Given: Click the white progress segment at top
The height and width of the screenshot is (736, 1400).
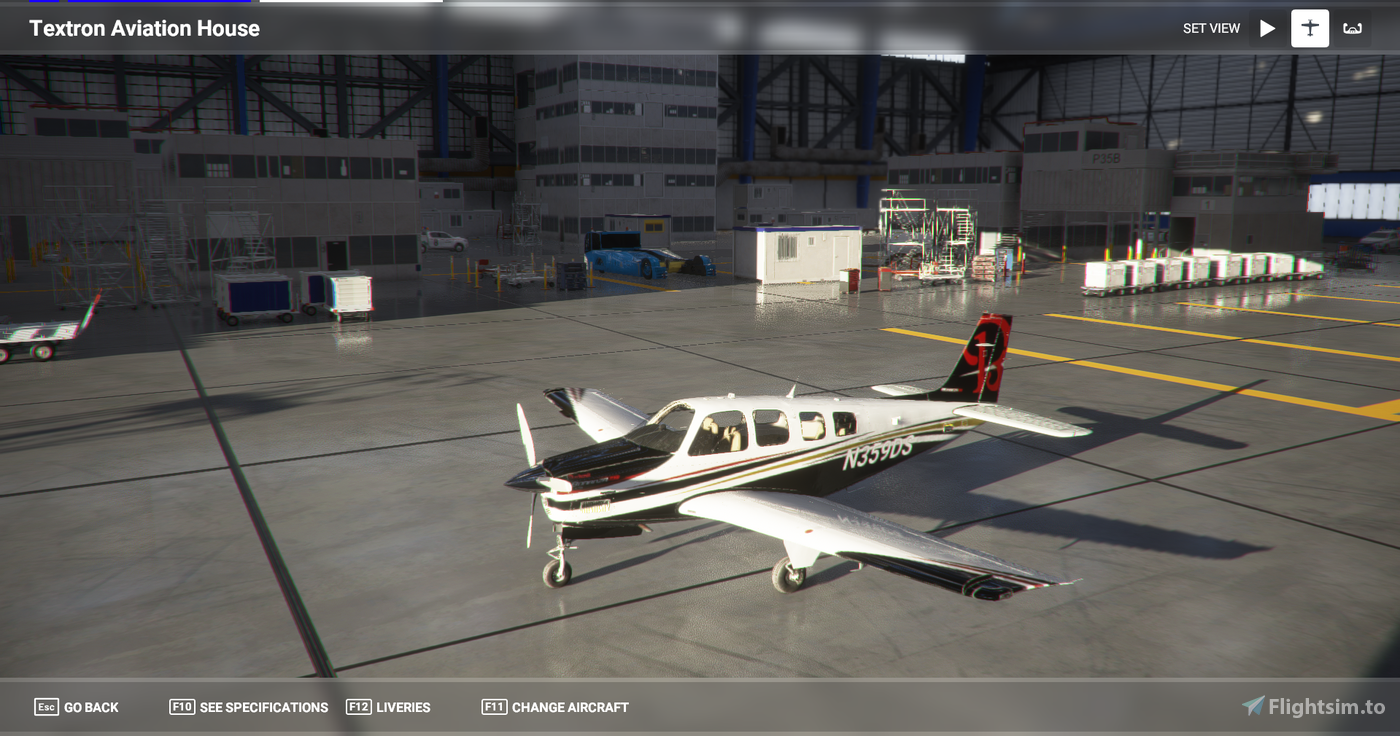Looking at the screenshot, I should 352,3.
